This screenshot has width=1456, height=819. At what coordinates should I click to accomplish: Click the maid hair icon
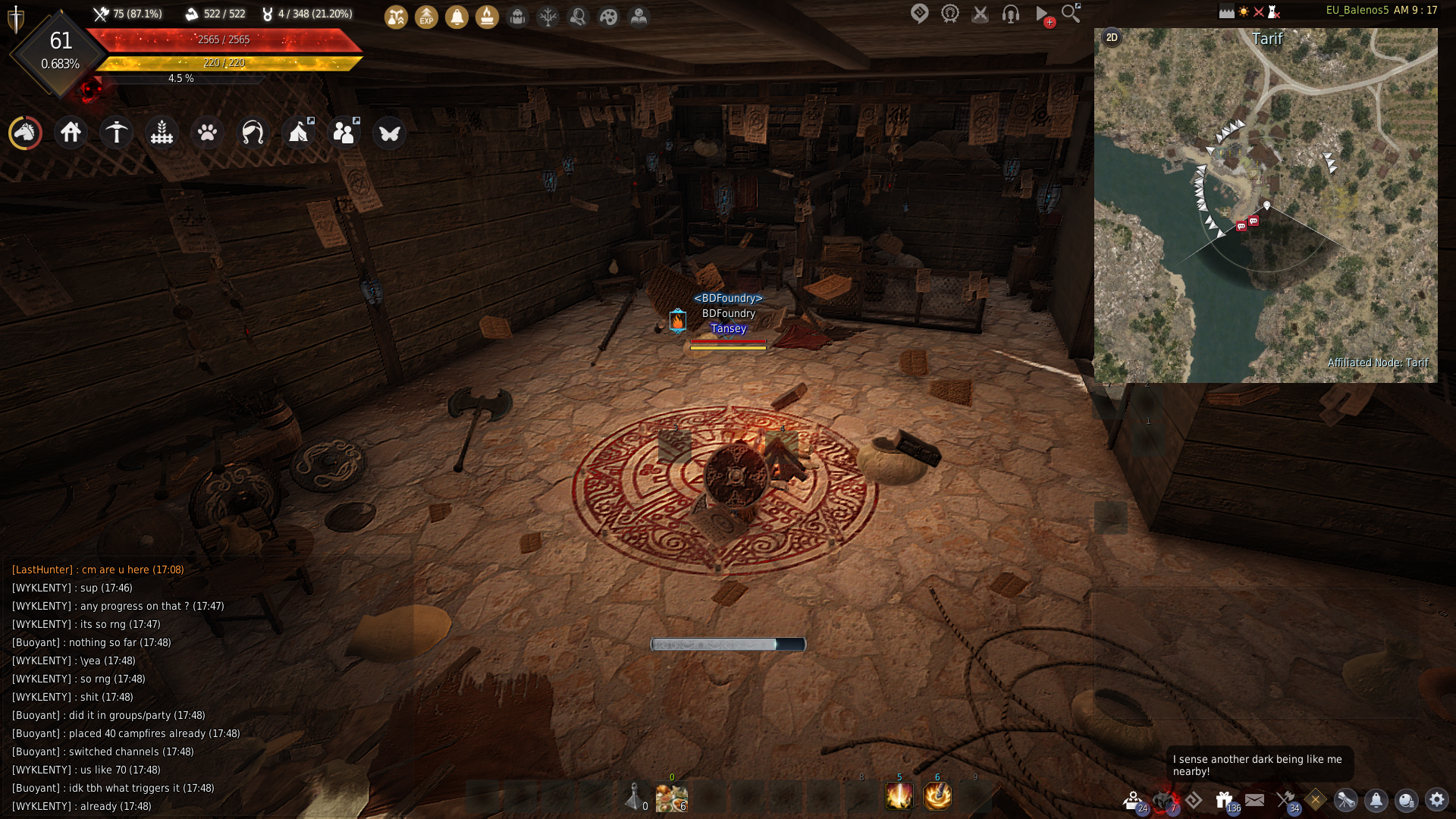(x=253, y=133)
